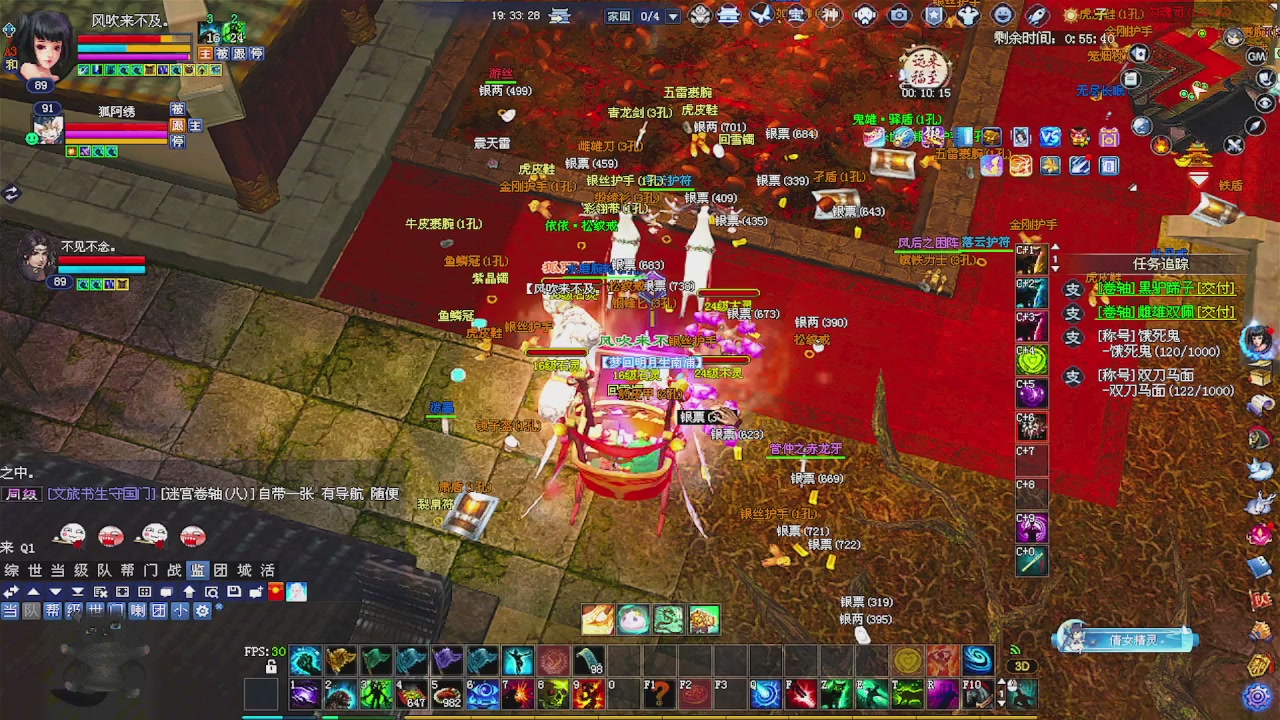The width and height of the screenshot is (1280, 720).
Task: Click the rocket icon in the top toolbar
Action: click(1037, 15)
